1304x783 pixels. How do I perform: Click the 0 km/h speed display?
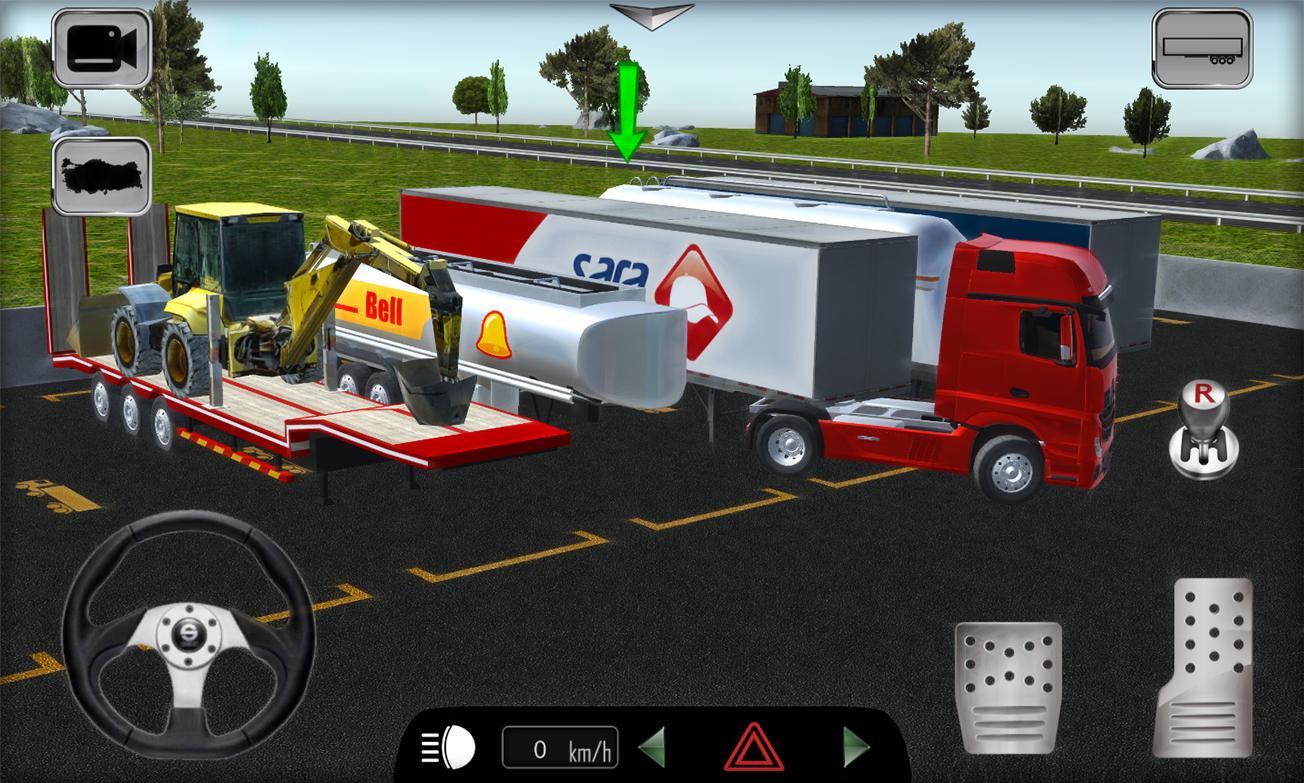click(x=560, y=744)
